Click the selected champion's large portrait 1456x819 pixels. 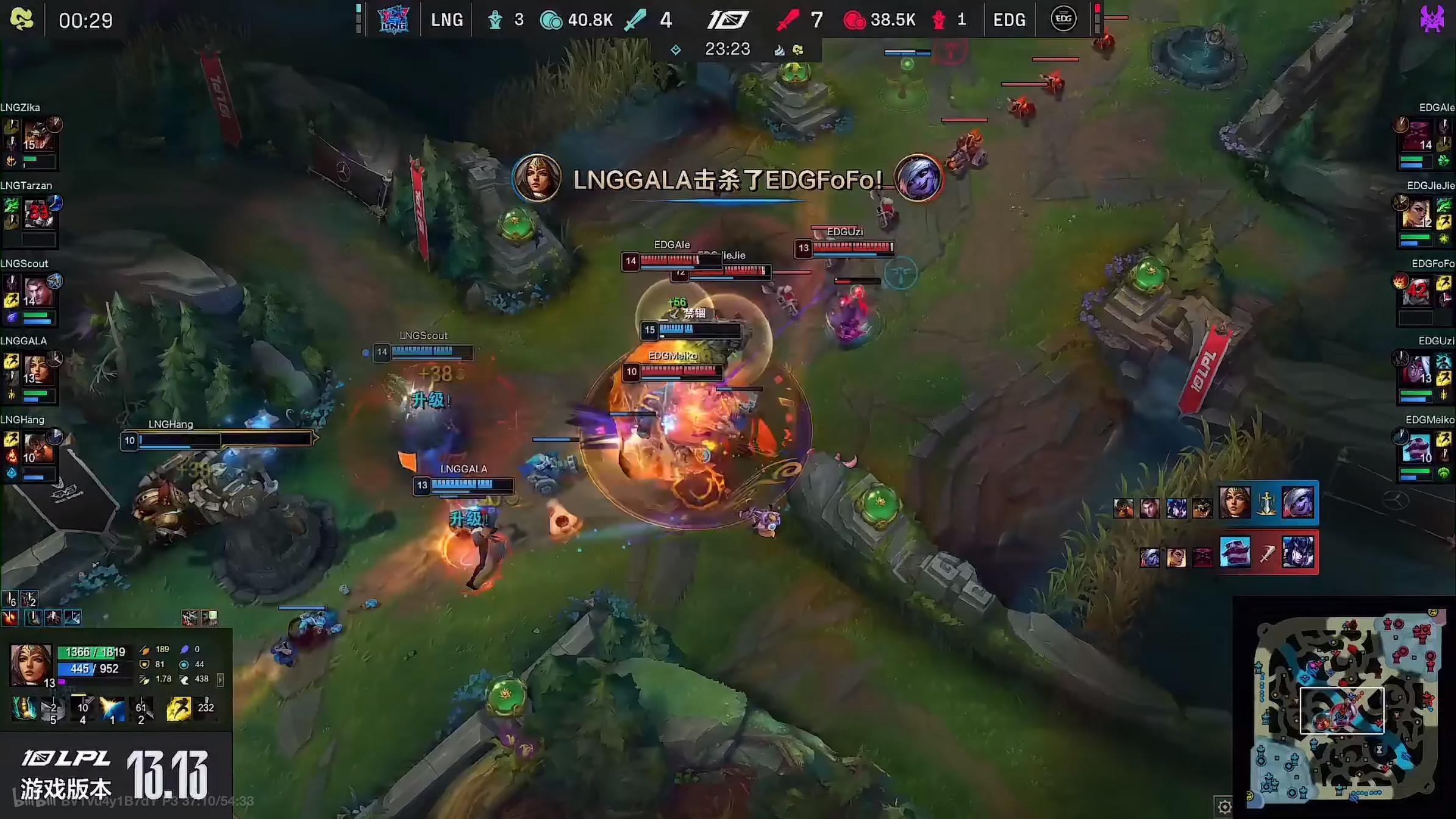(x=30, y=664)
